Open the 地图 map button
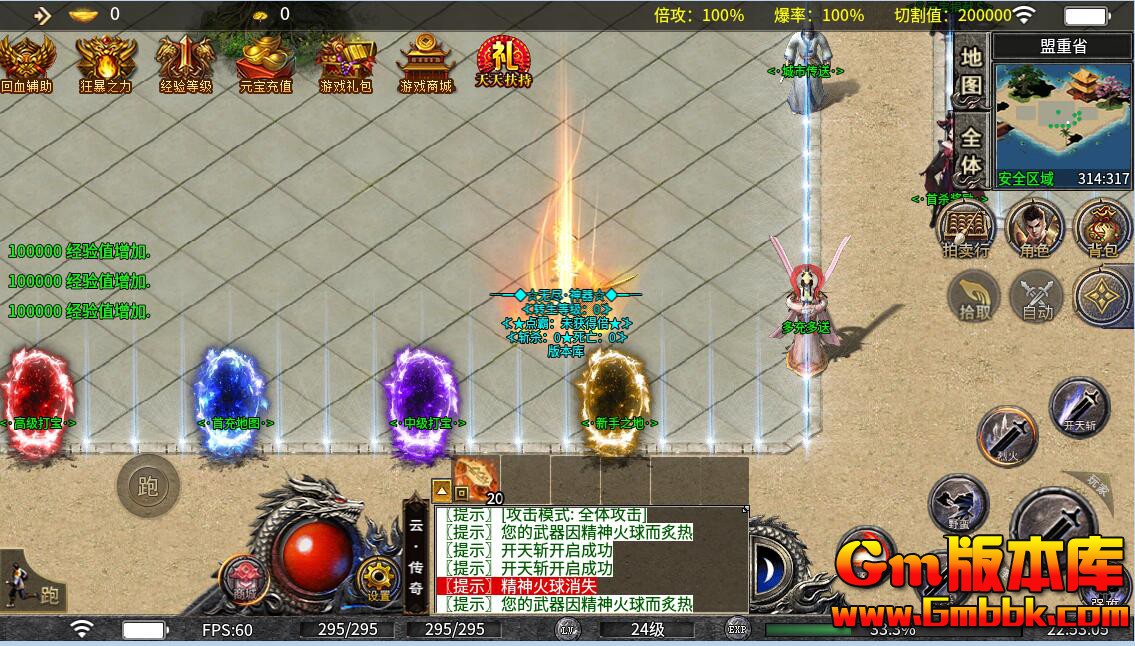The image size is (1135, 646). (x=971, y=72)
